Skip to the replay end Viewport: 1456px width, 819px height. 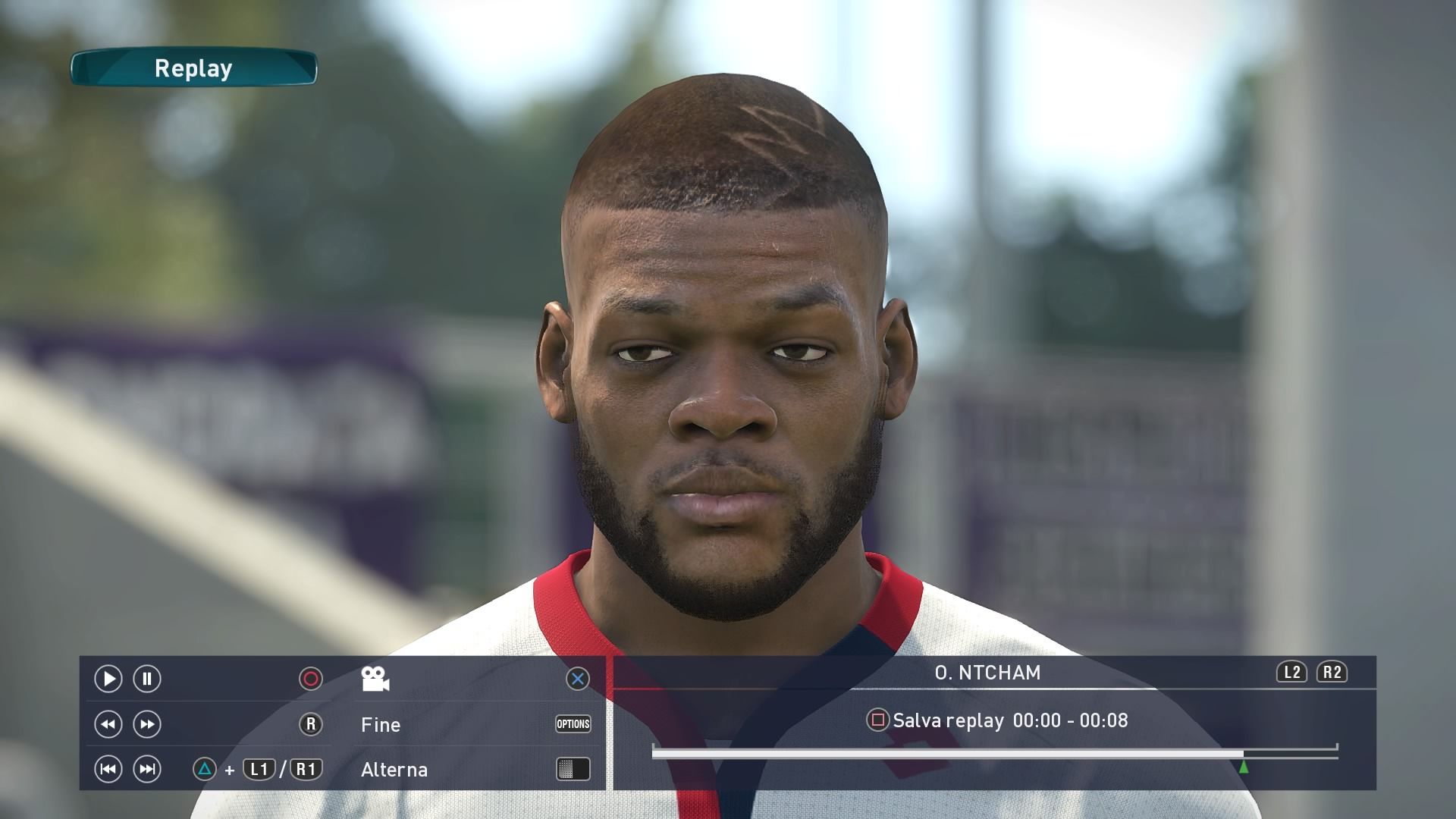[147, 770]
